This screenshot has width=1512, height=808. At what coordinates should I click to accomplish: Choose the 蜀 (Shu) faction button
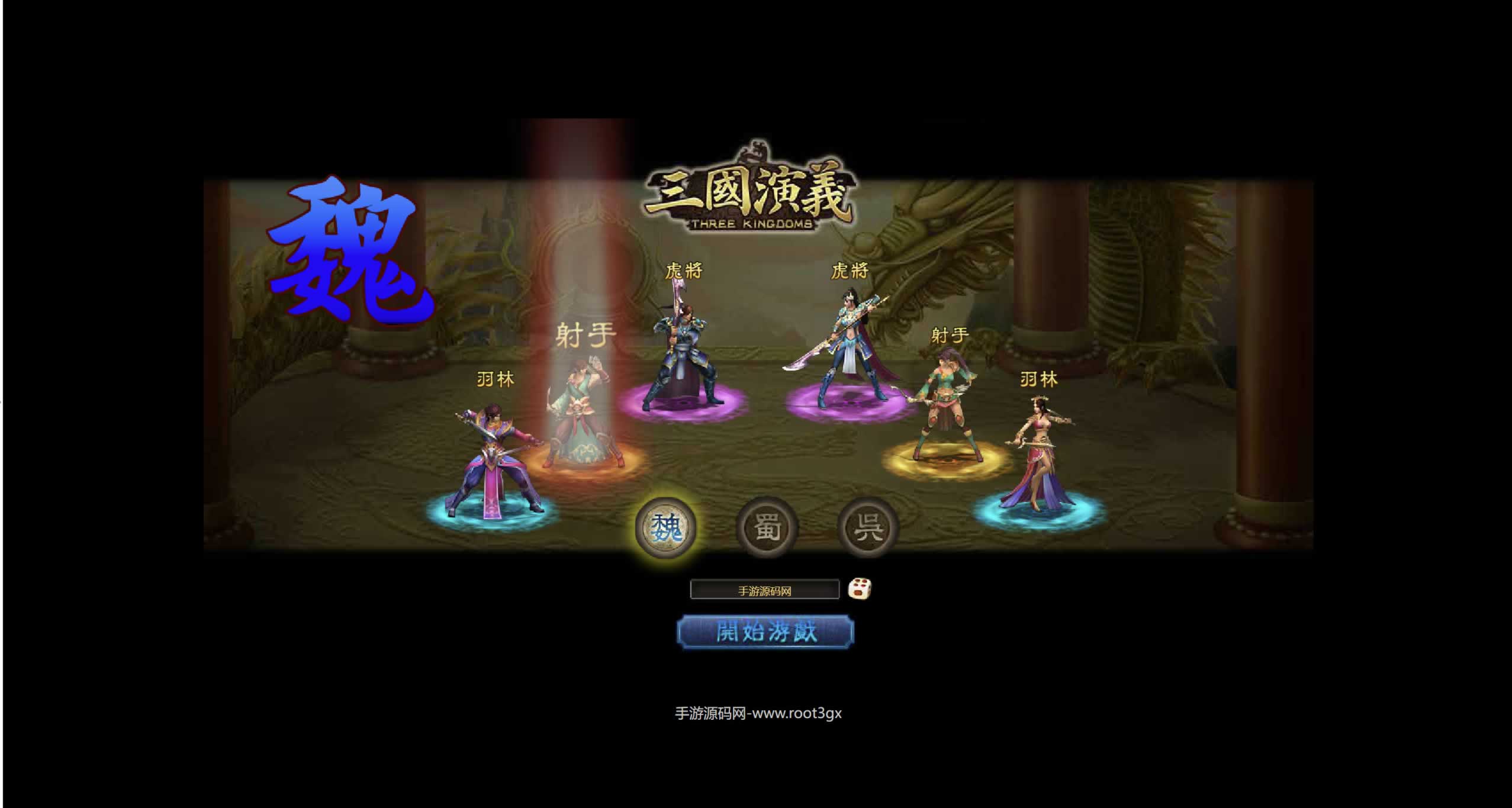point(767,527)
